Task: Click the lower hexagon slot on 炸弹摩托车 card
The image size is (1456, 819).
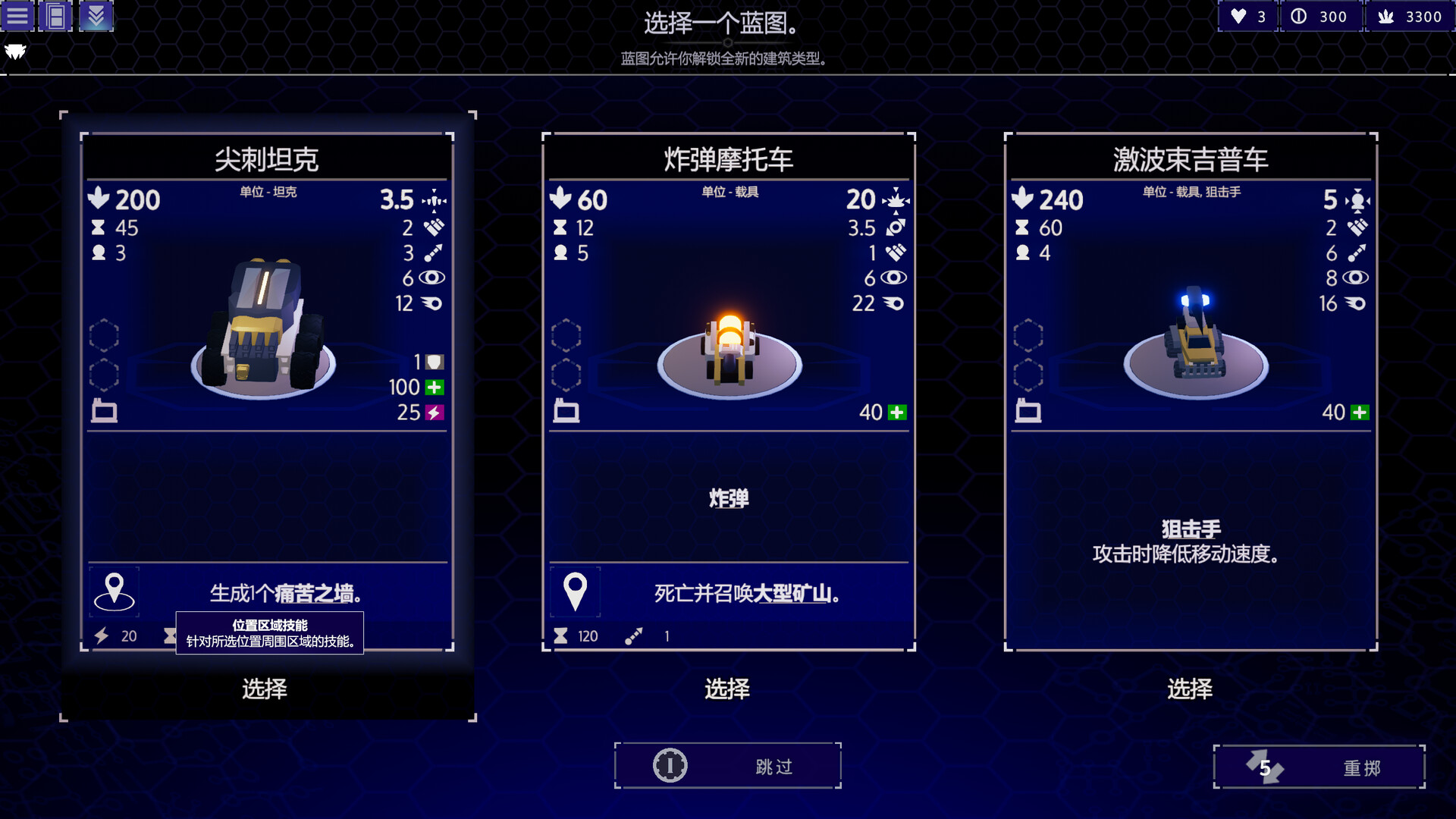Action: pos(567,375)
